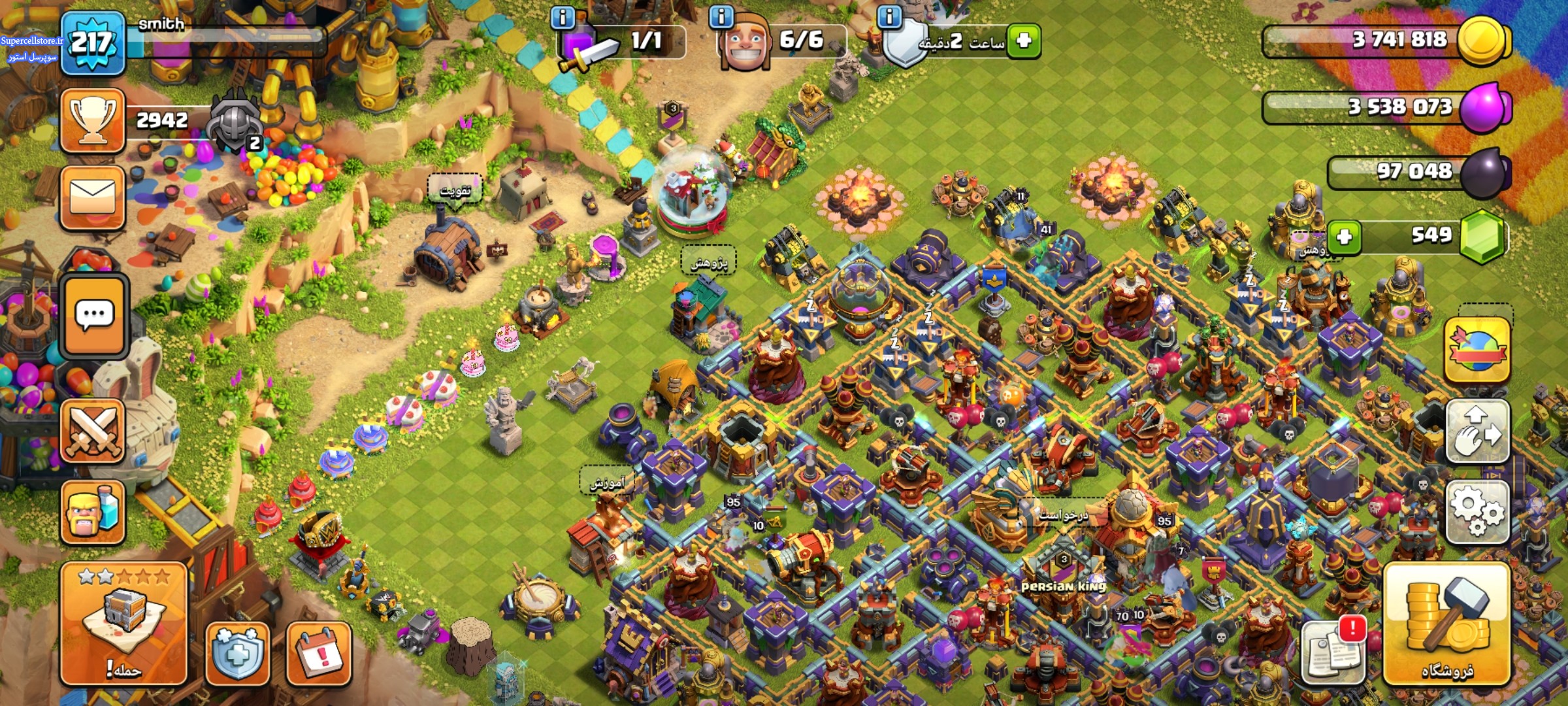This screenshot has height=706, width=1568.
Task: Show army info above the sword icon
Action: pos(563,17)
